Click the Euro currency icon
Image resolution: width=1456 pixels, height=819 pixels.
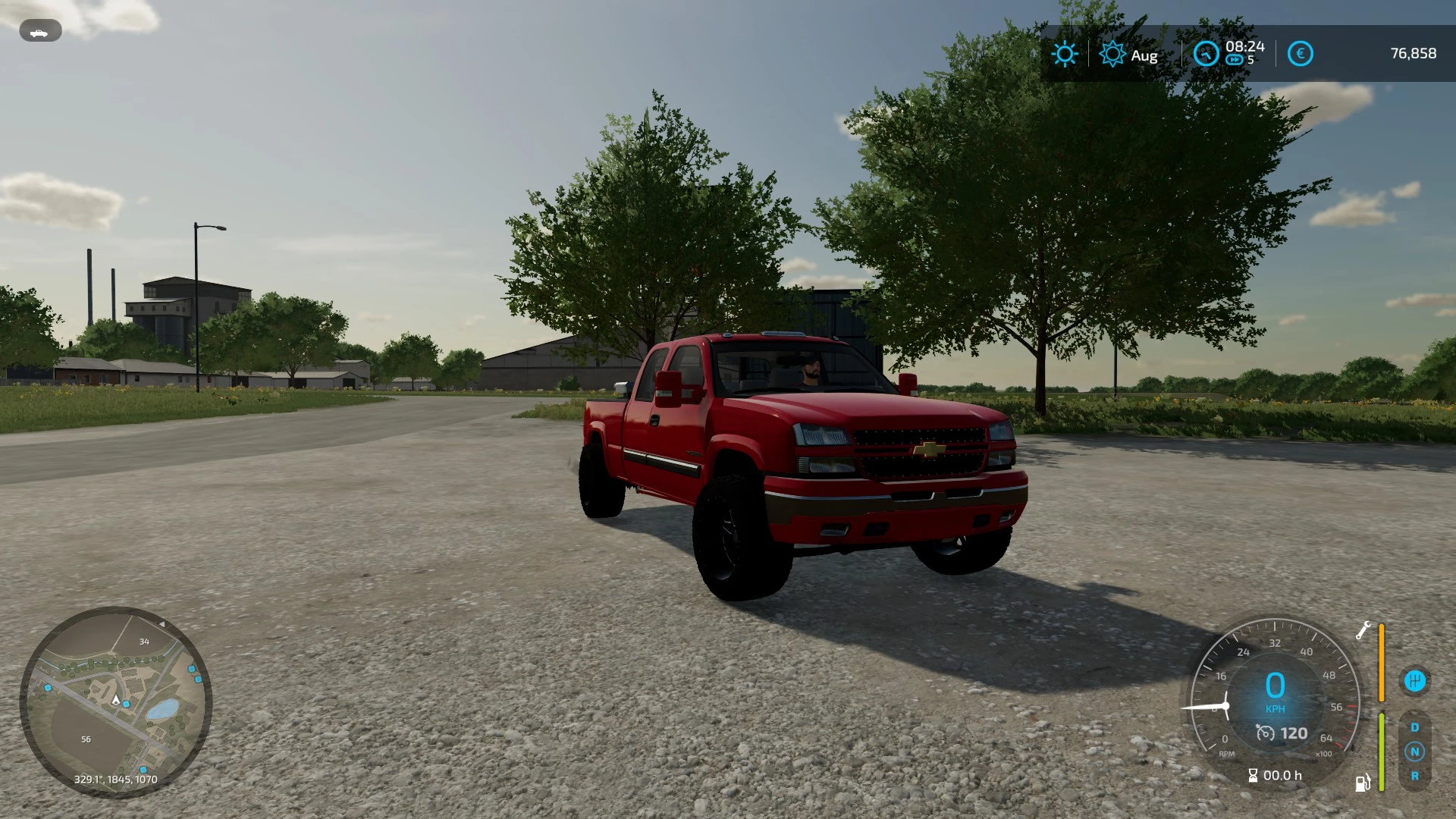point(1300,53)
